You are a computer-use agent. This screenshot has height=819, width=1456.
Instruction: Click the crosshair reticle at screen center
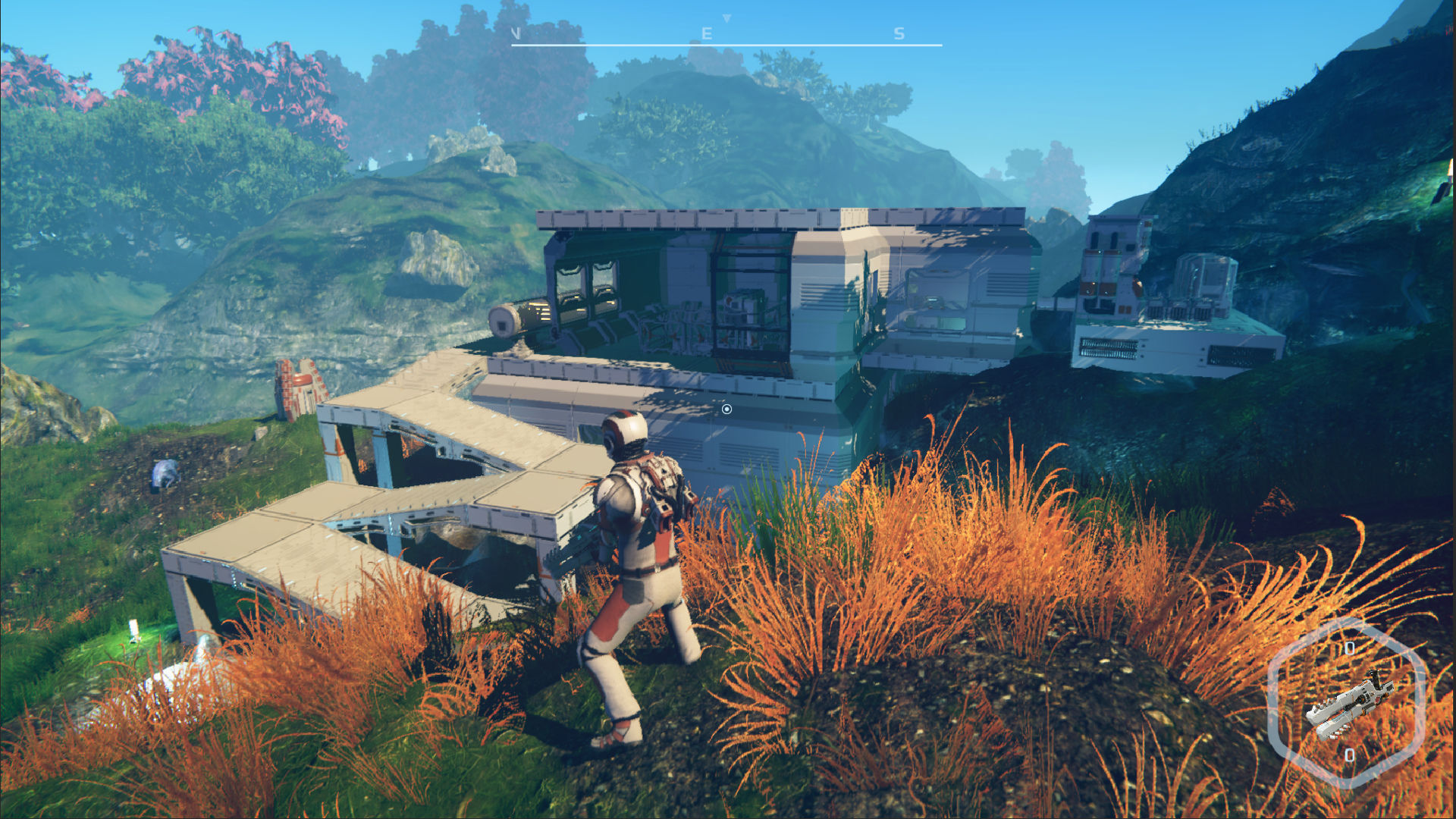tap(726, 409)
